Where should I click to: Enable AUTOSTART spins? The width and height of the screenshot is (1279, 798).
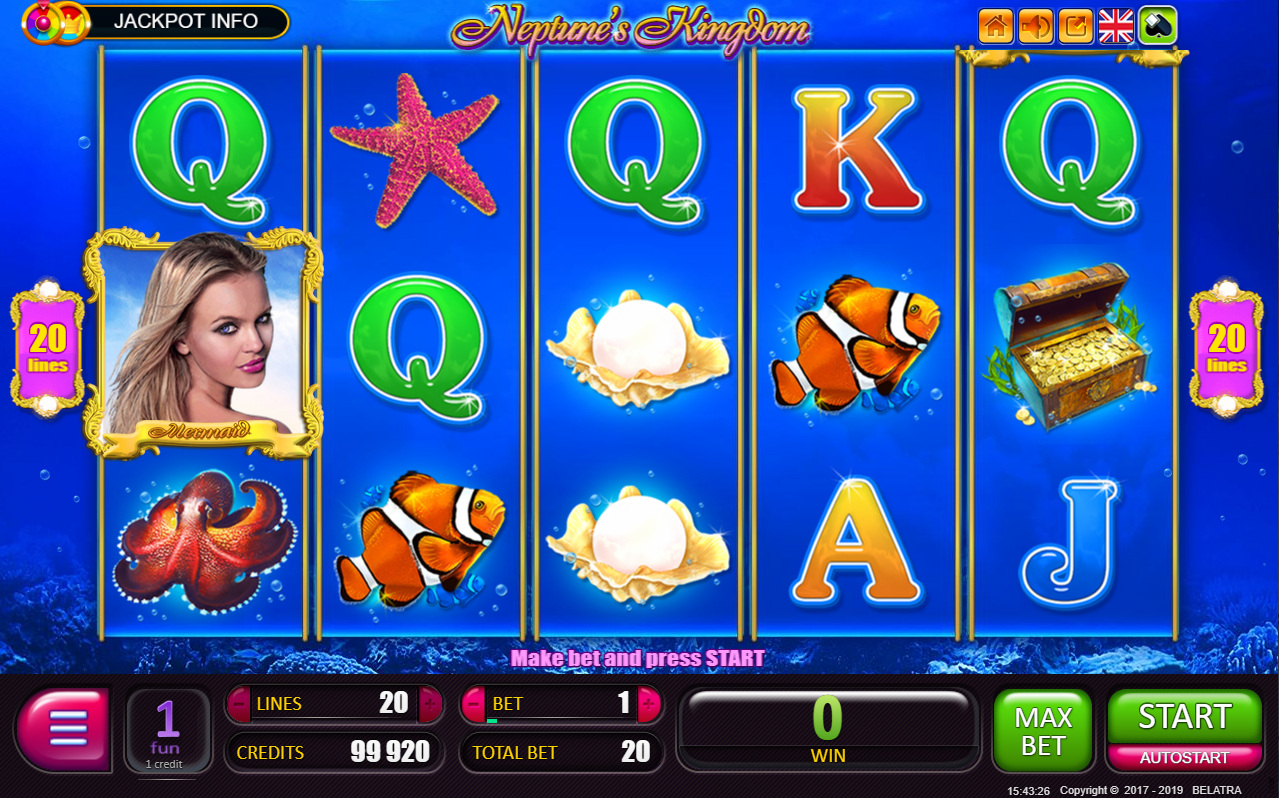point(1185,758)
